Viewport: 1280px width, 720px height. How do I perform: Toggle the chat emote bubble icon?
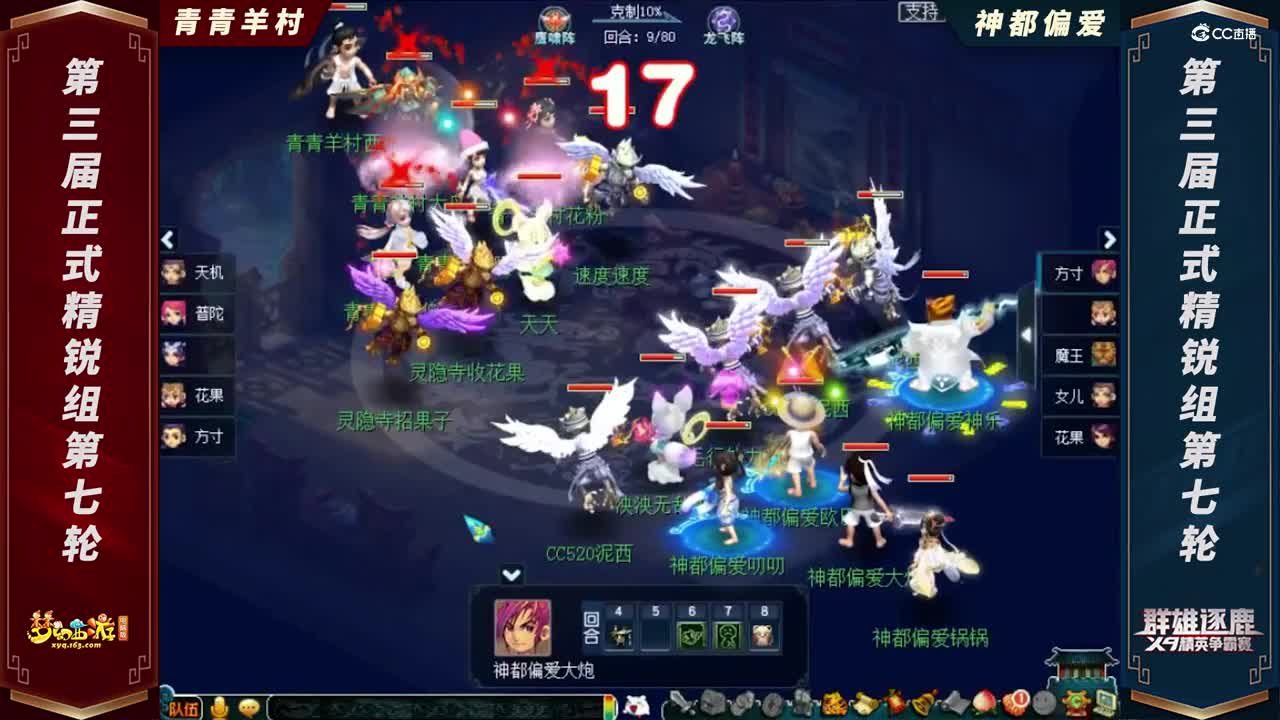point(248,707)
